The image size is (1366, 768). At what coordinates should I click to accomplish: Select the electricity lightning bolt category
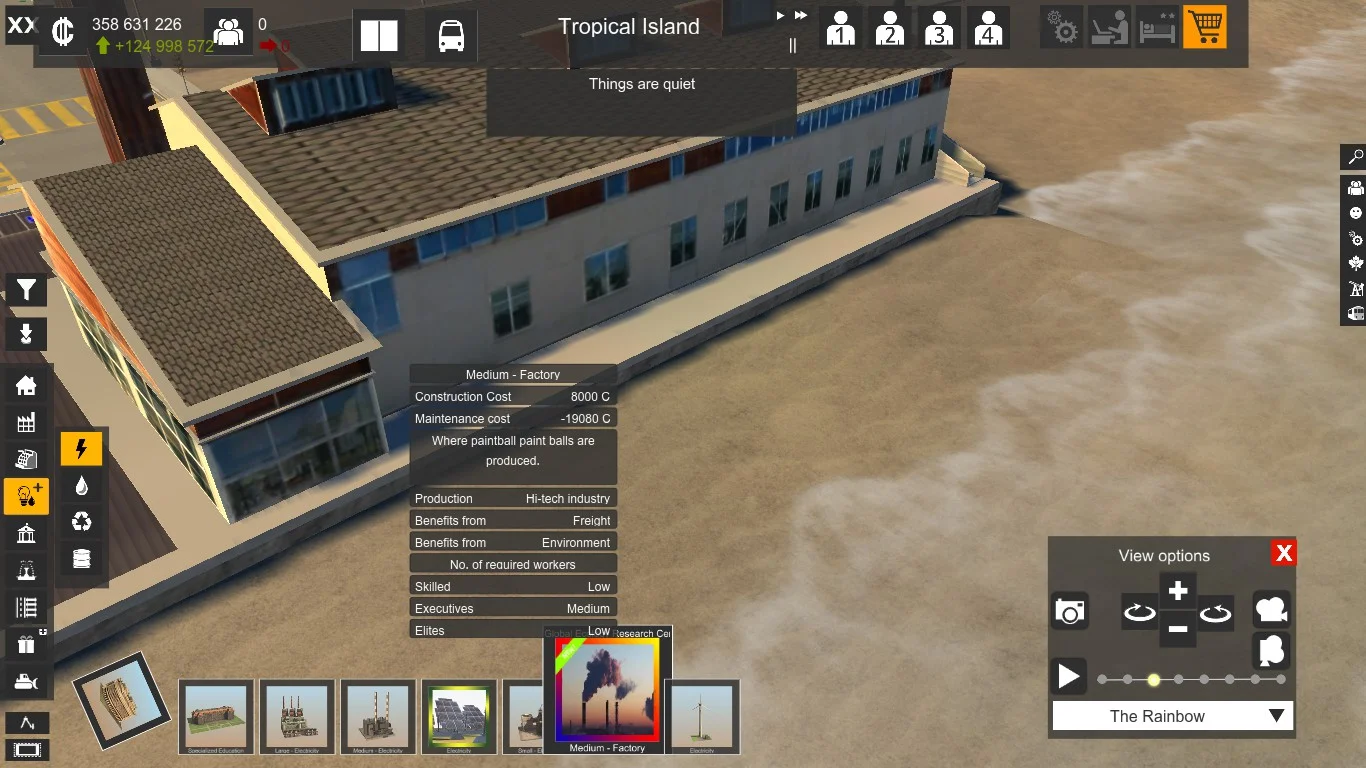tap(82, 449)
